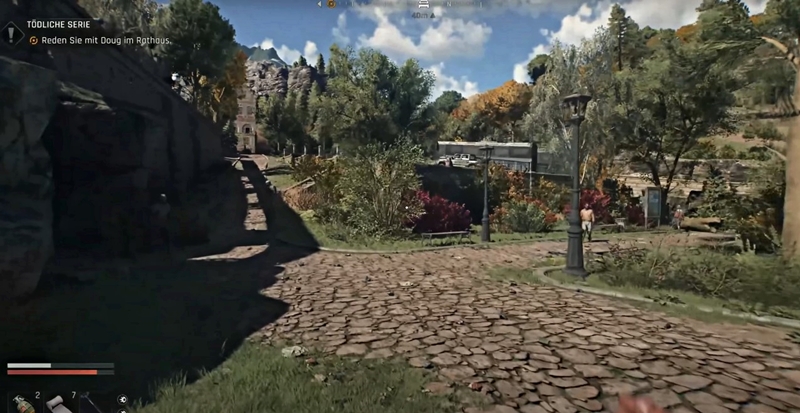800x413 pixels.
Task: Select the bandage item slot
Action: [55, 402]
